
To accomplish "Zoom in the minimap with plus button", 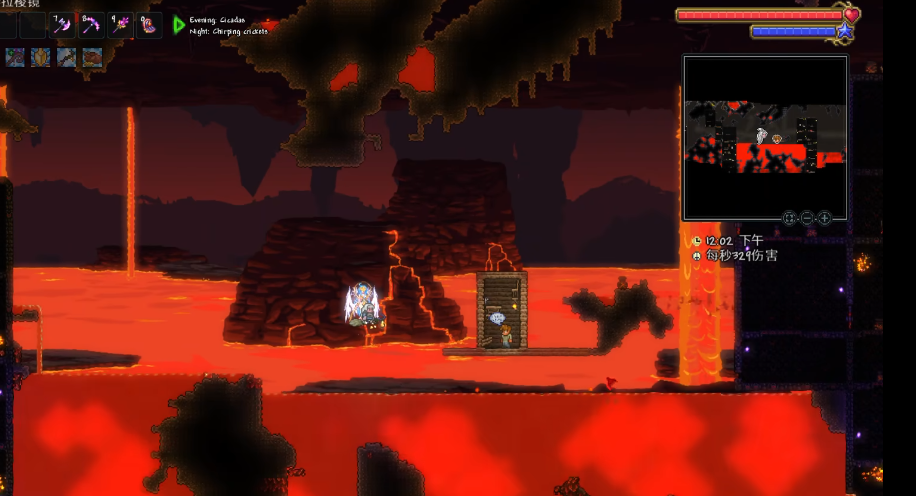I will click(824, 218).
